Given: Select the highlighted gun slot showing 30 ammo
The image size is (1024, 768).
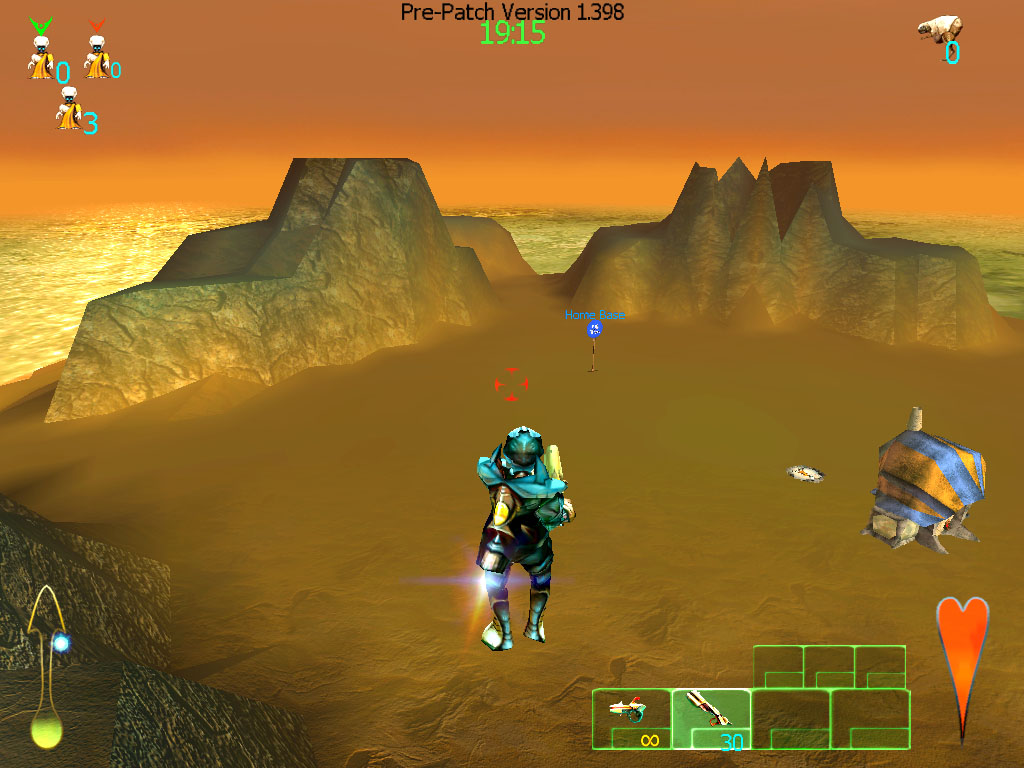Looking at the screenshot, I should point(710,718).
